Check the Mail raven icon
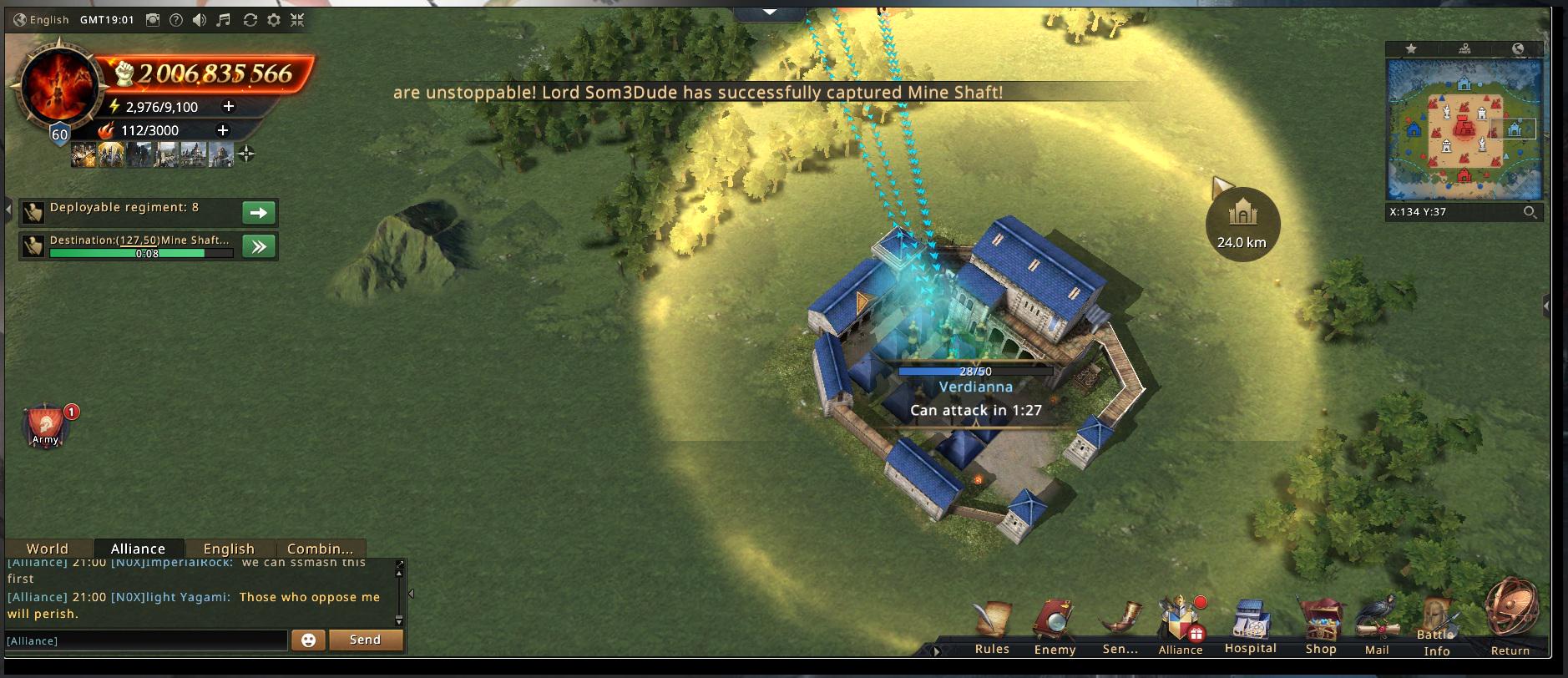This screenshot has width=1568, height=678. [x=1377, y=627]
